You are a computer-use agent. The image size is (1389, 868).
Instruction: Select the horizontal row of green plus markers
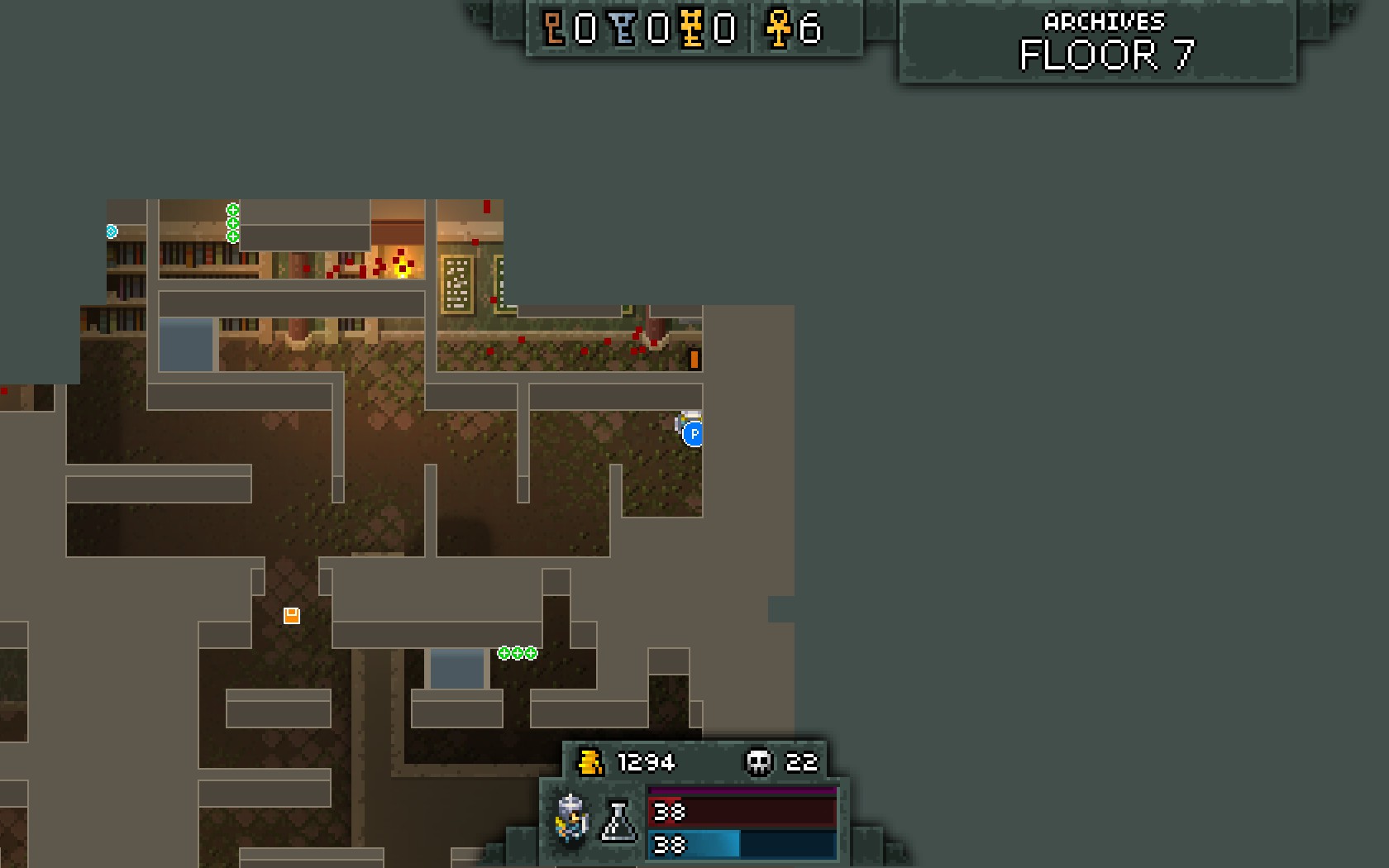pyautogui.click(x=517, y=653)
